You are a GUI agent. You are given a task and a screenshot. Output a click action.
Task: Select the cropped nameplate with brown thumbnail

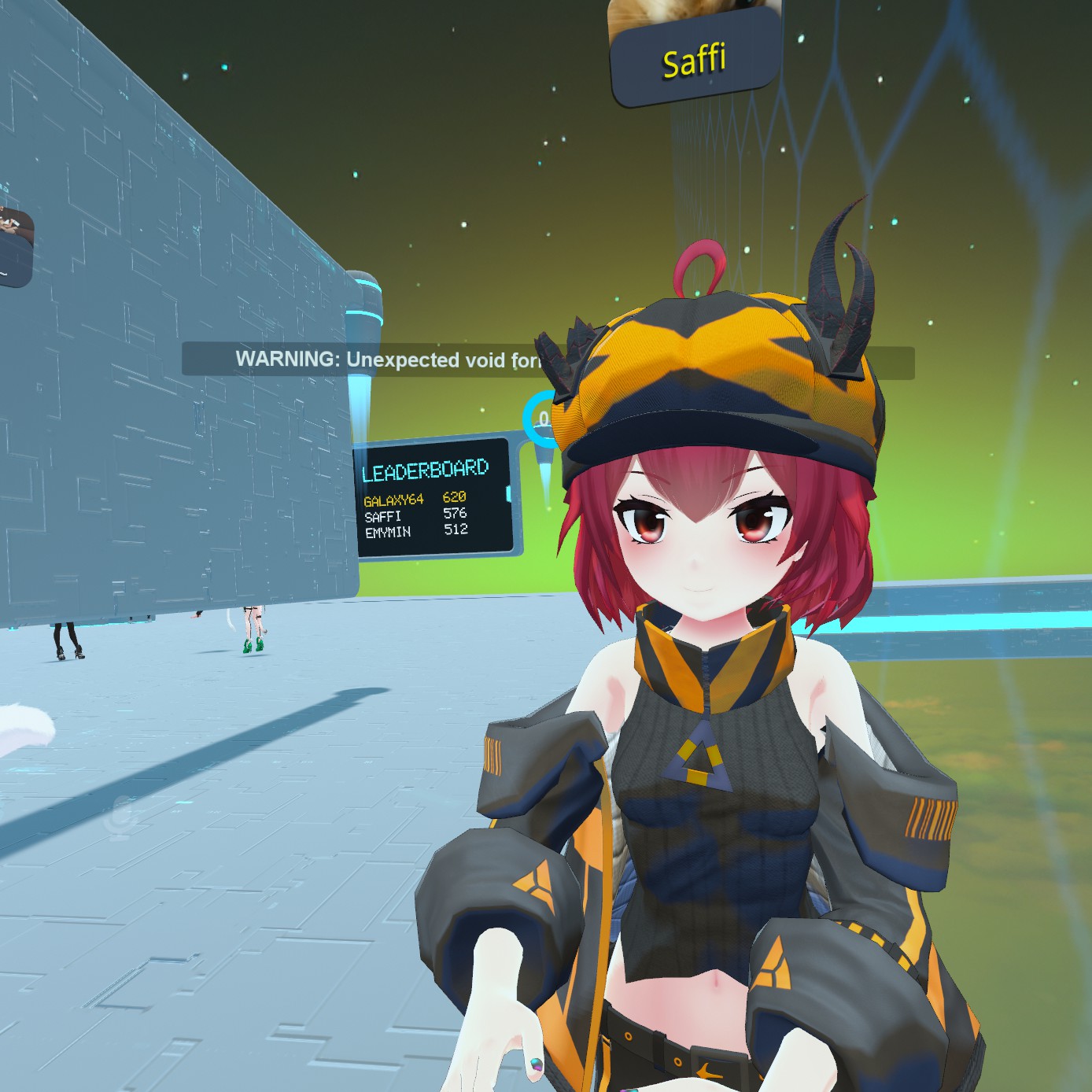pos(15,245)
